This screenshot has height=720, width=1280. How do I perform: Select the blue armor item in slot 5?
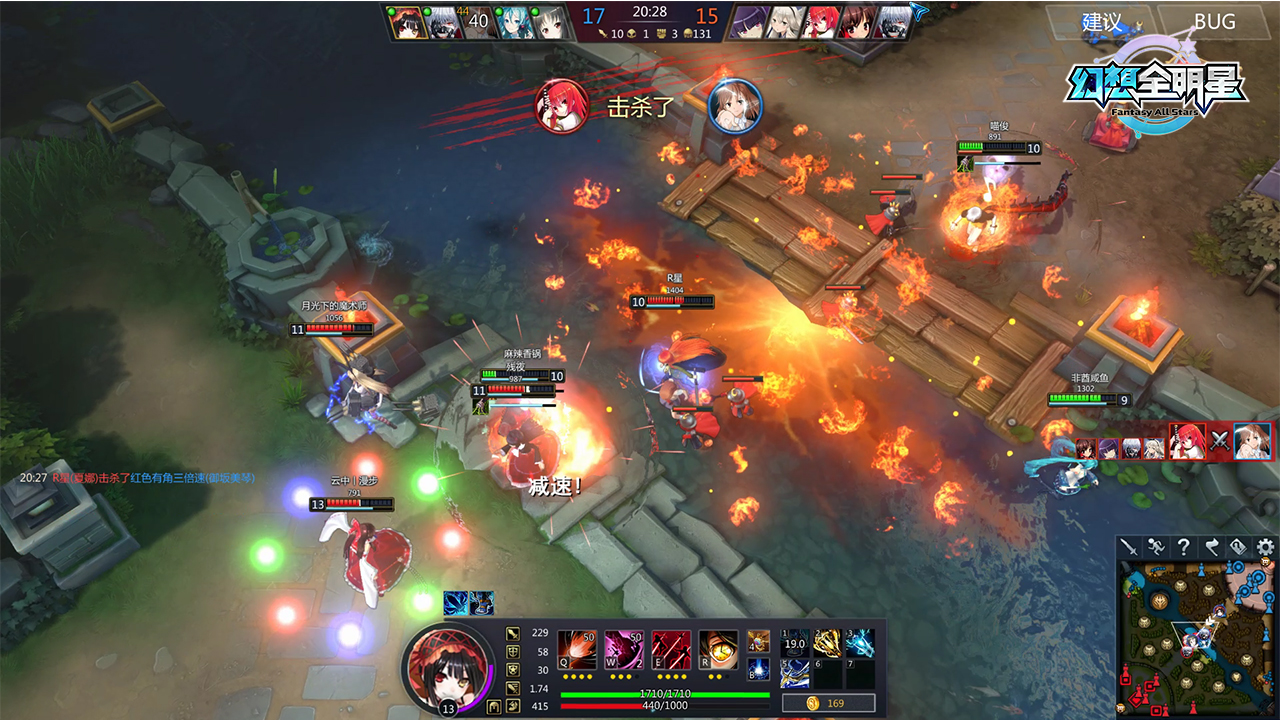point(794,675)
